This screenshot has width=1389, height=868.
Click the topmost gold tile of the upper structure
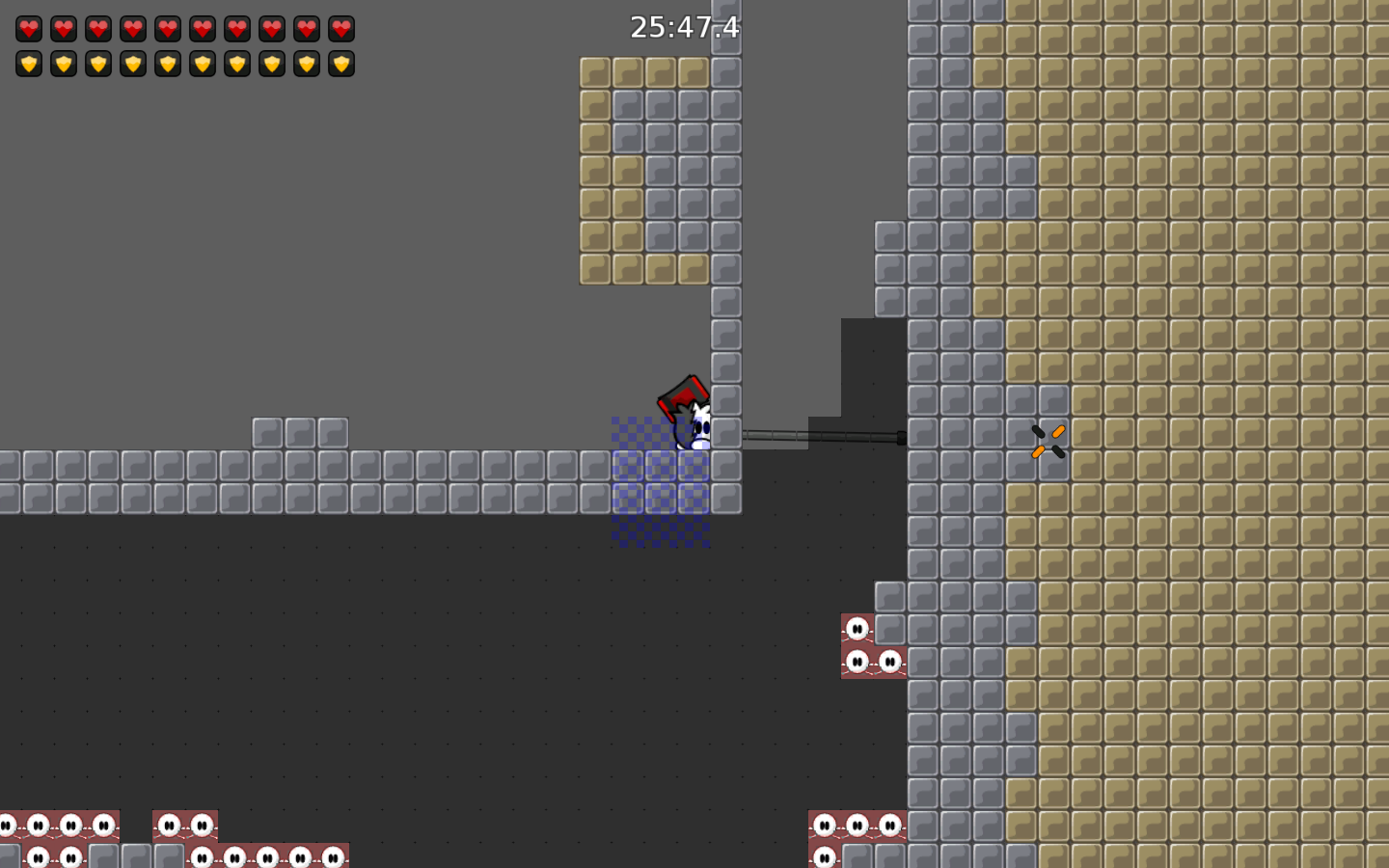coord(596,72)
